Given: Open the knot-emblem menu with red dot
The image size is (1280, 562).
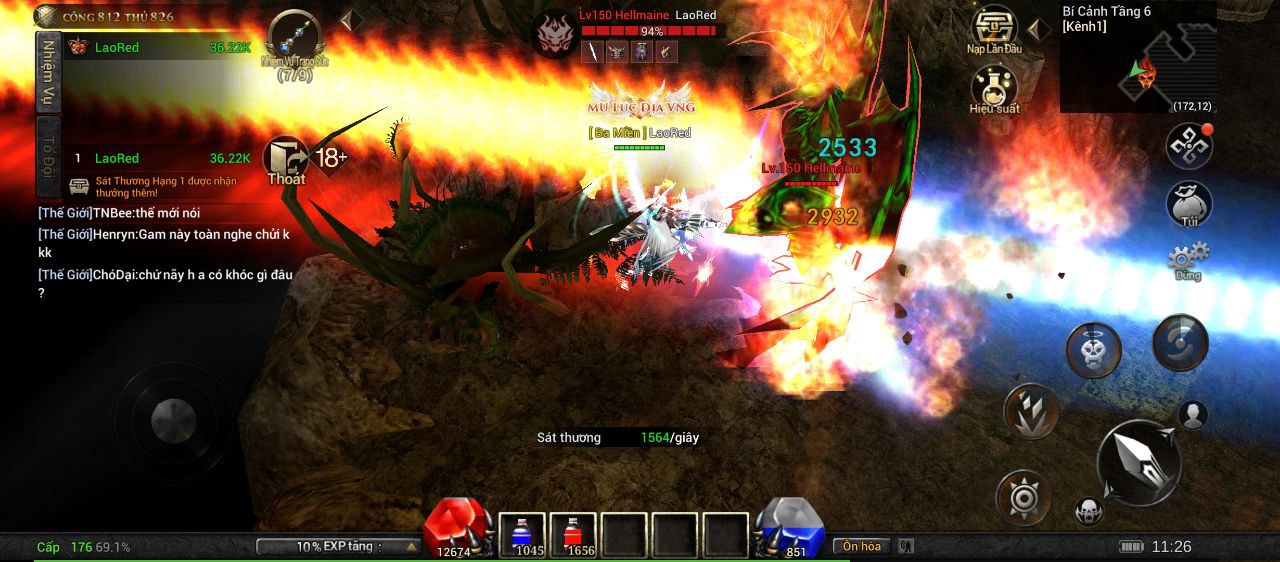Looking at the screenshot, I should point(1189,146).
